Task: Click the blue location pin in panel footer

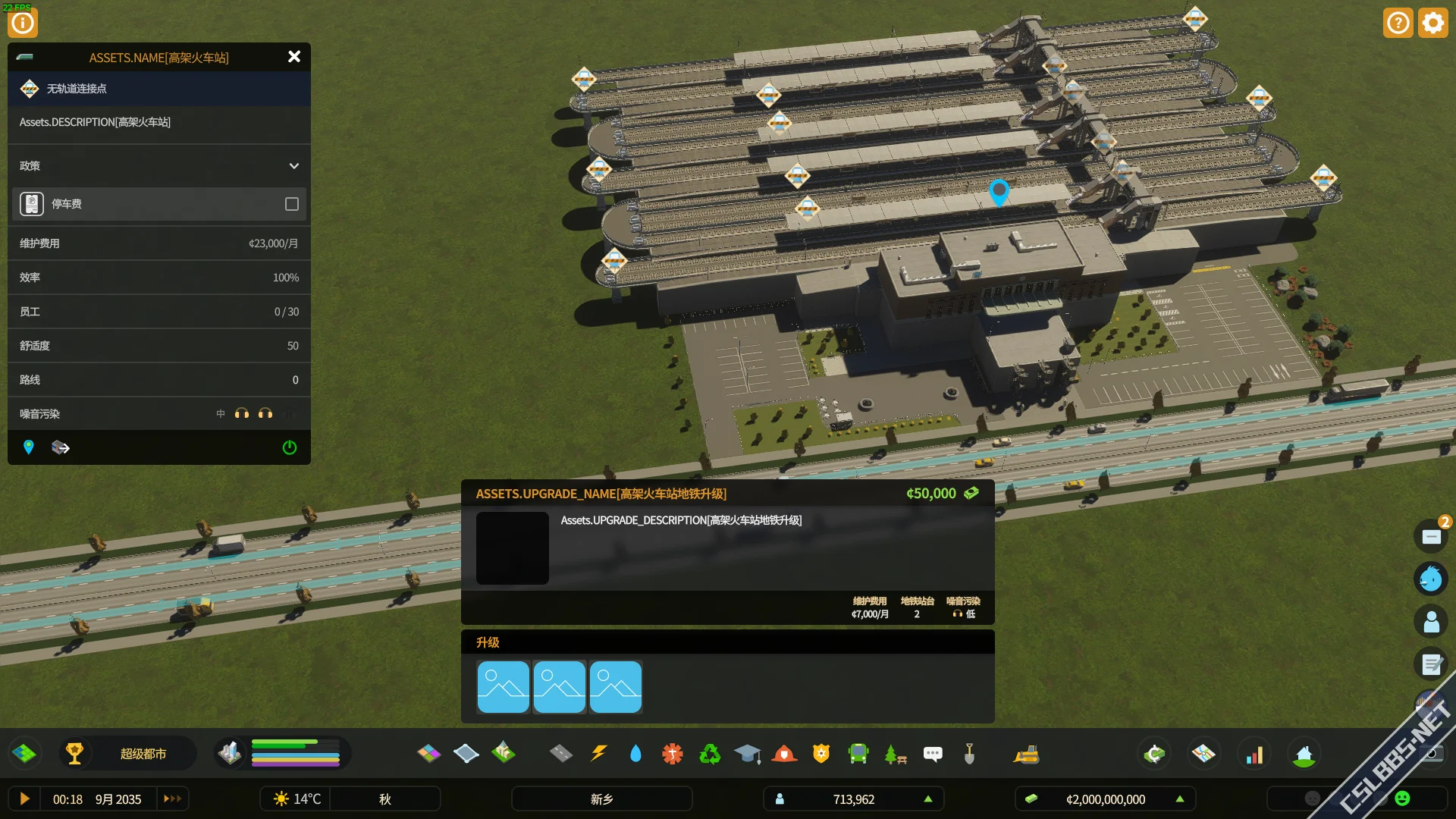Action: coord(29,447)
